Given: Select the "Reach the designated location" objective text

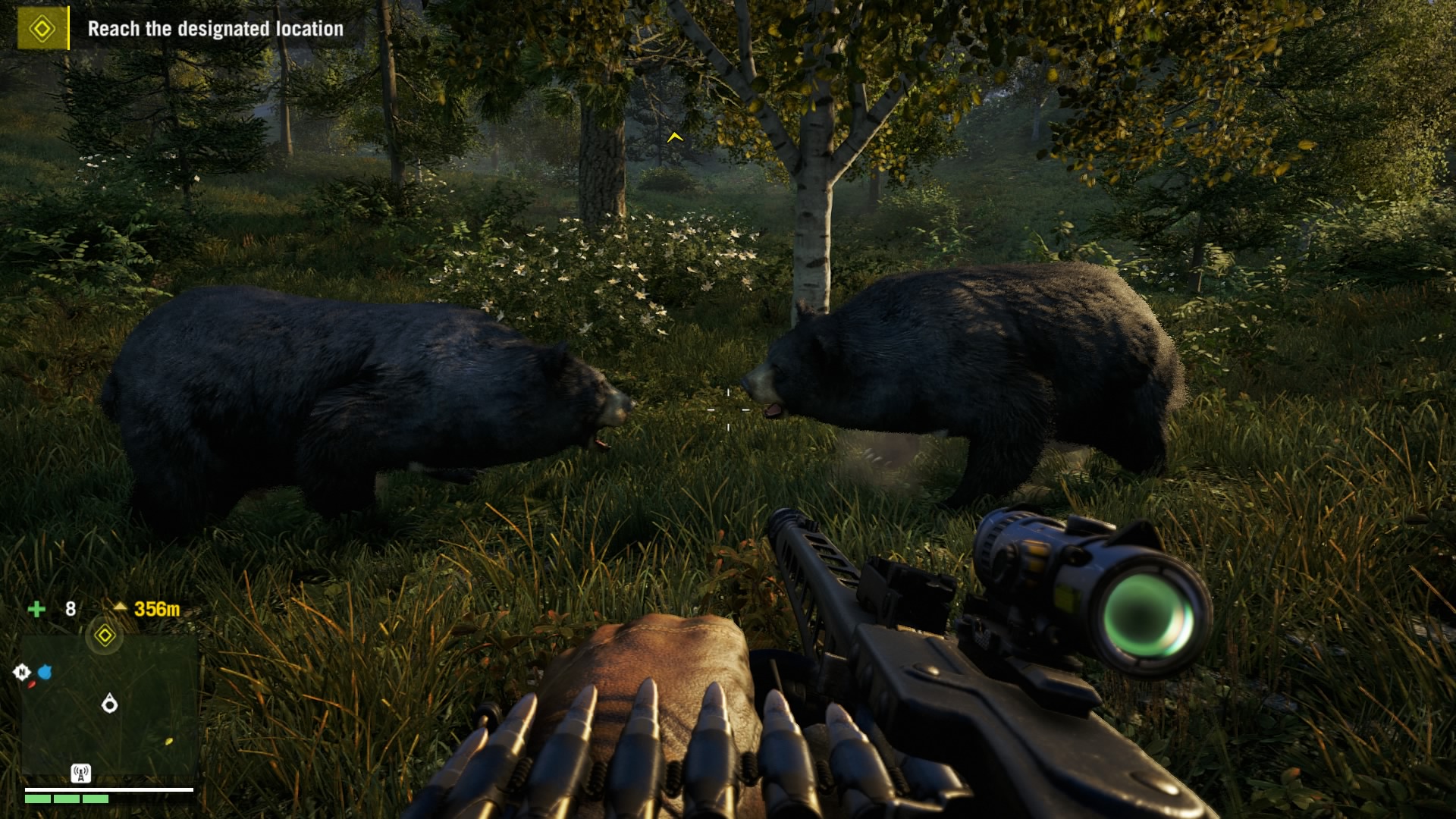Looking at the screenshot, I should click(x=215, y=29).
